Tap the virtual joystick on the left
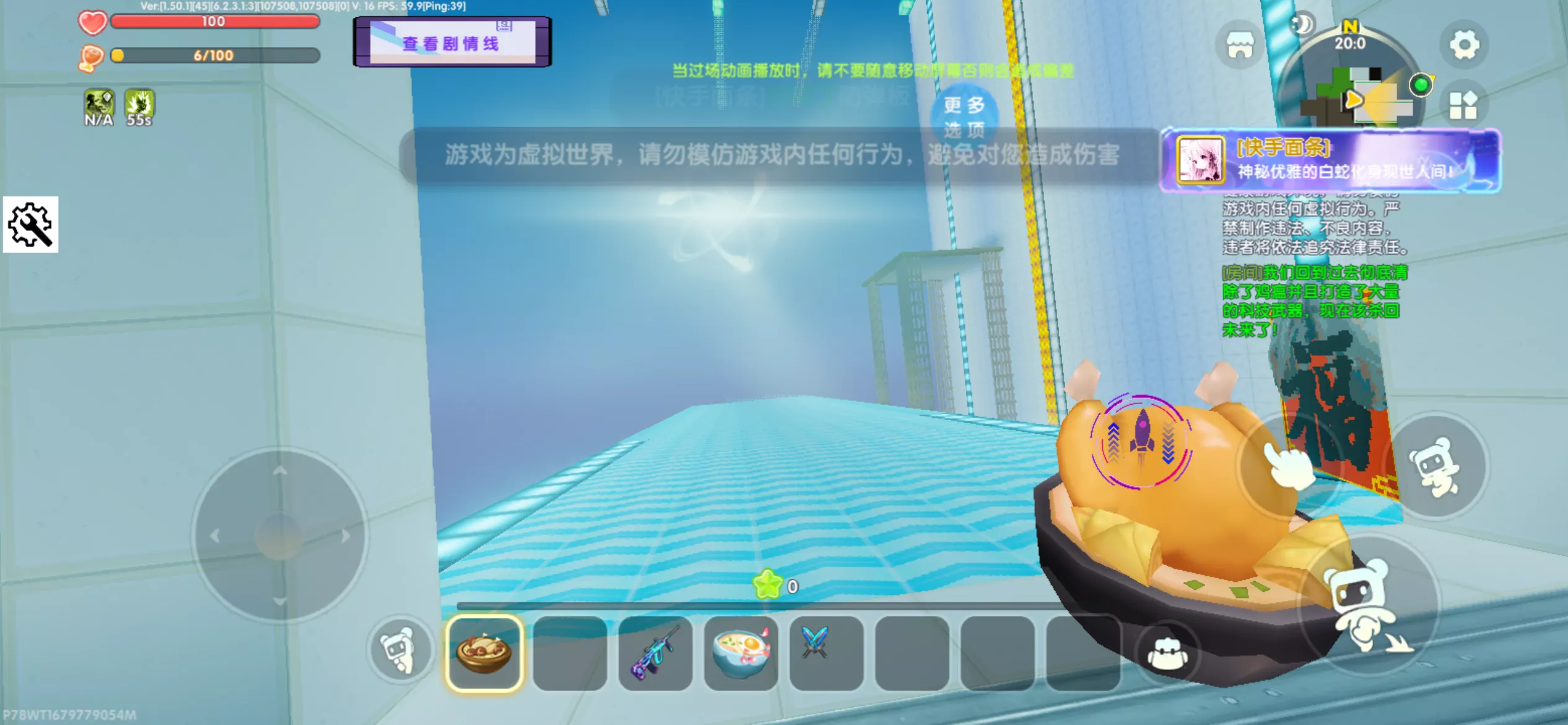 (x=281, y=537)
